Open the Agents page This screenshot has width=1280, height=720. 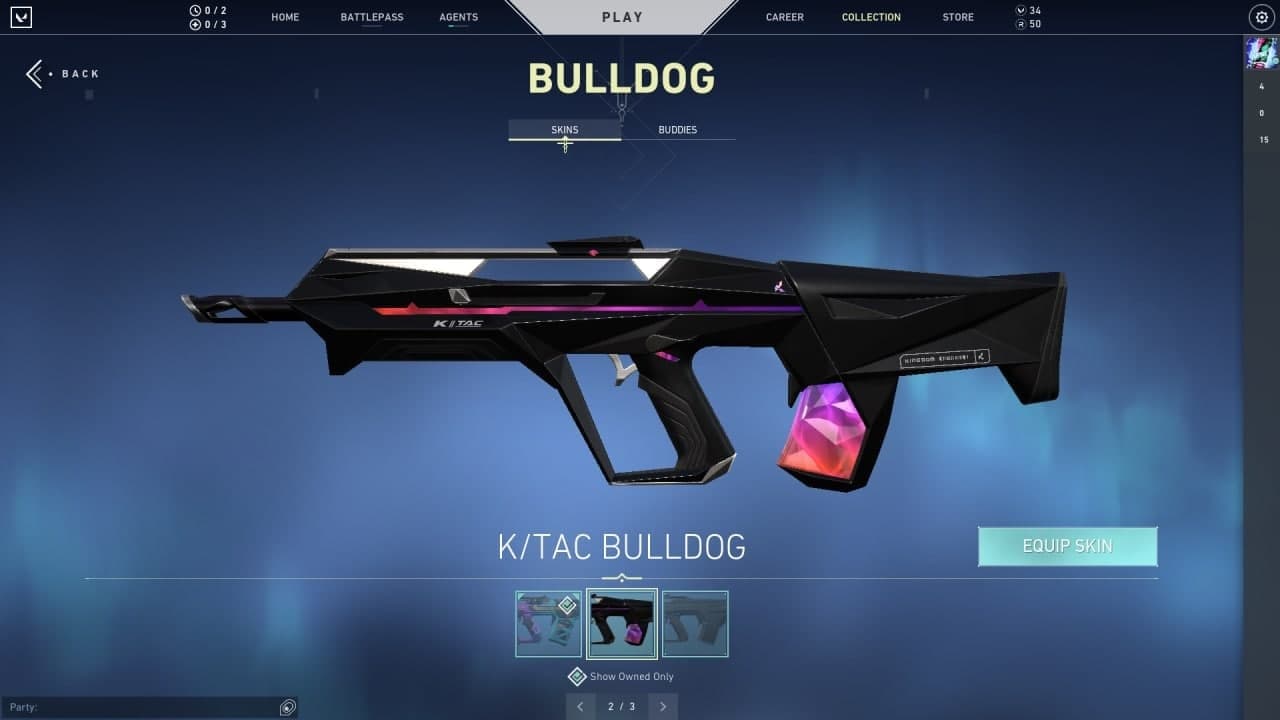coord(458,17)
